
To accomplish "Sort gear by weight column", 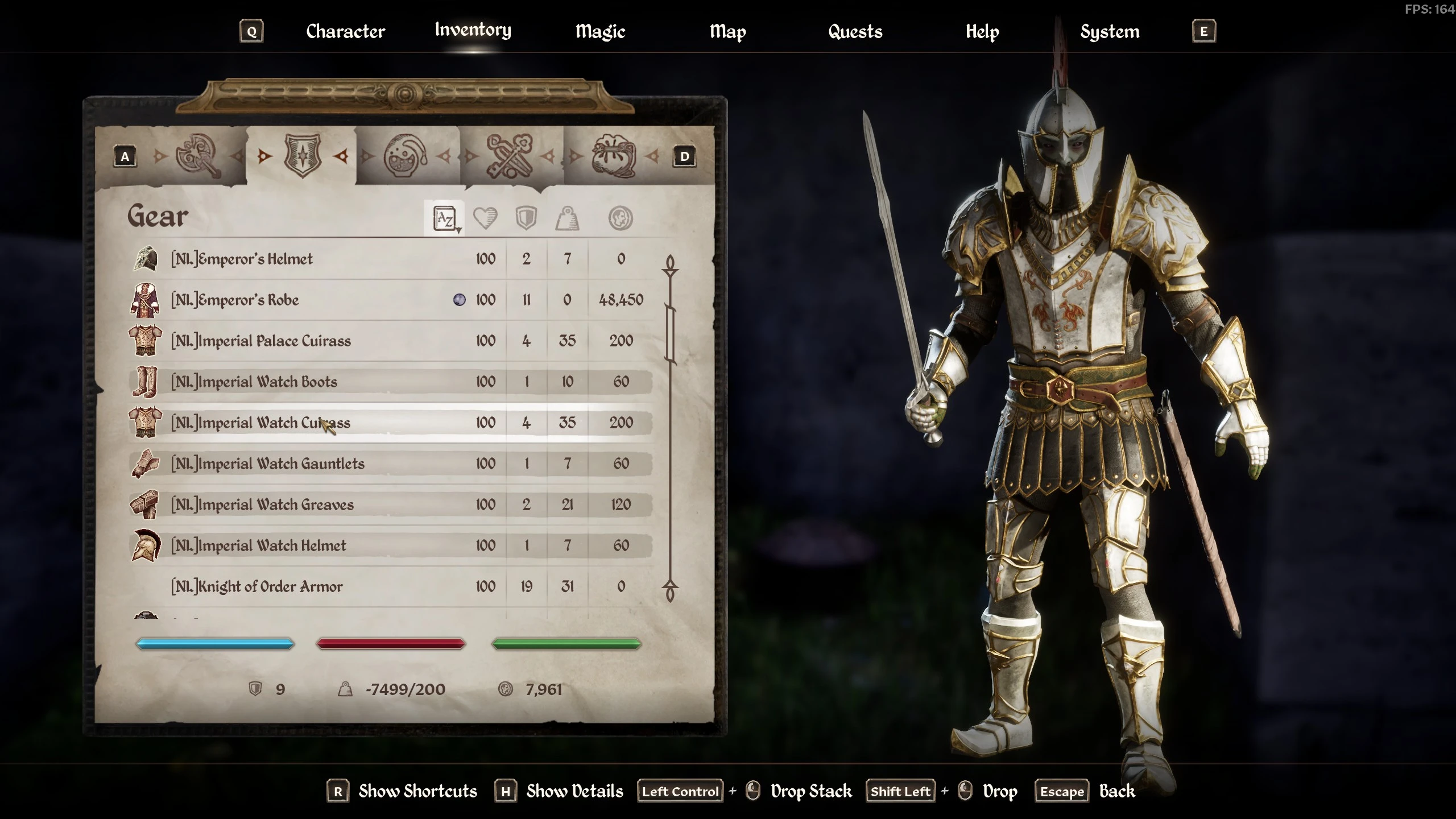I will coord(567,218).
